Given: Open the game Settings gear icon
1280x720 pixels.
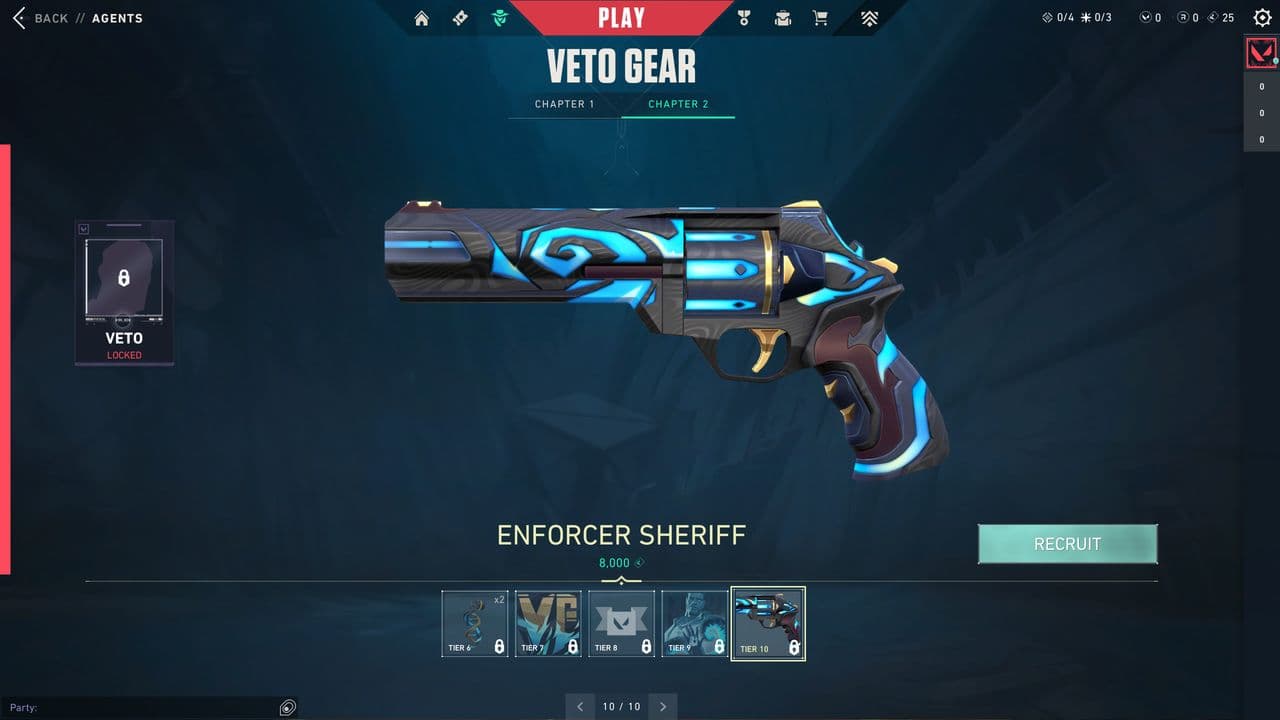Looking at the screenshot, I should pos(1260,17).
